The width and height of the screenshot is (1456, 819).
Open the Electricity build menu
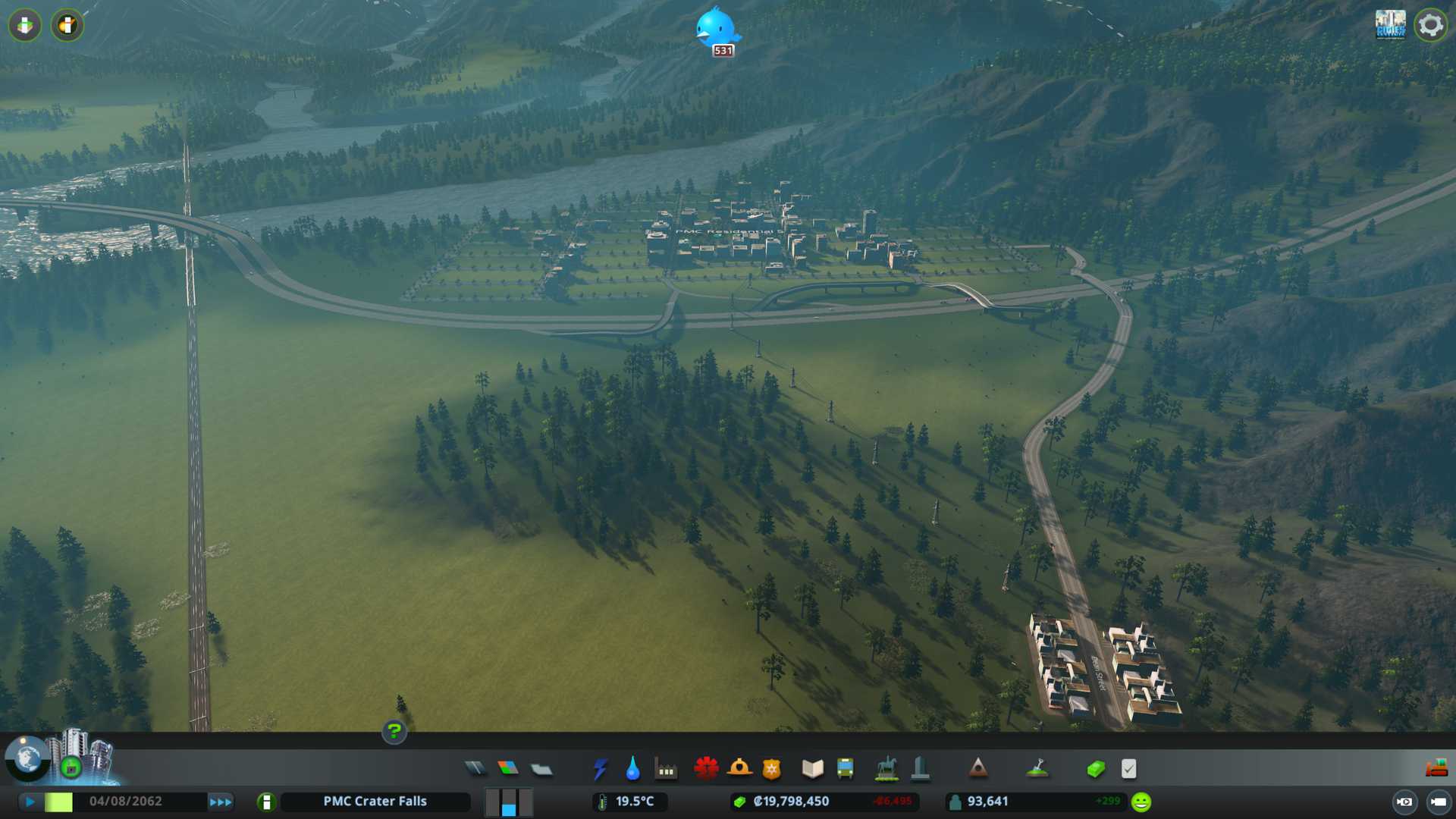click(x=600, y=769)
